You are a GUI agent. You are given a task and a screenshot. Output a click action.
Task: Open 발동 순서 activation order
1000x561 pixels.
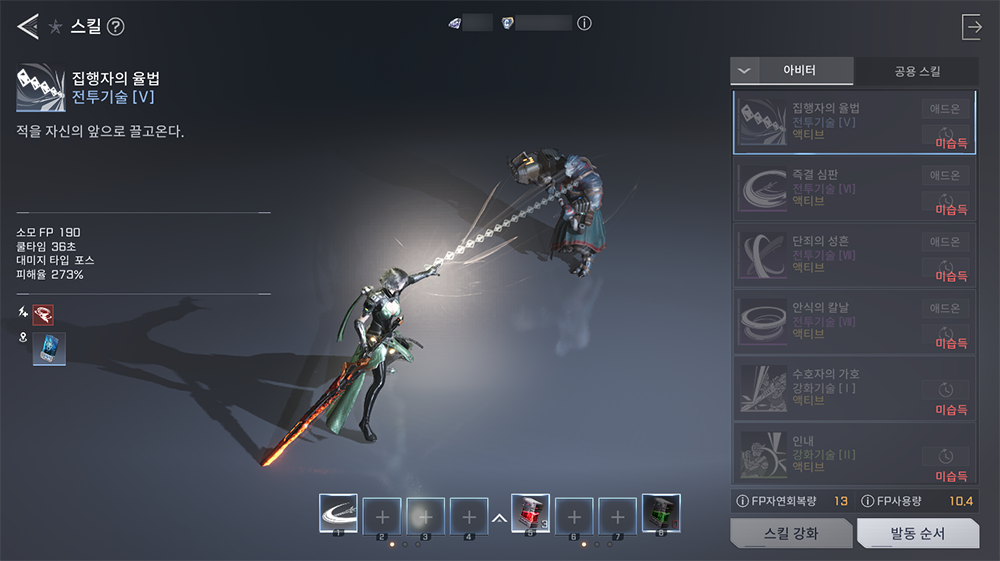[x=917, y=533]
